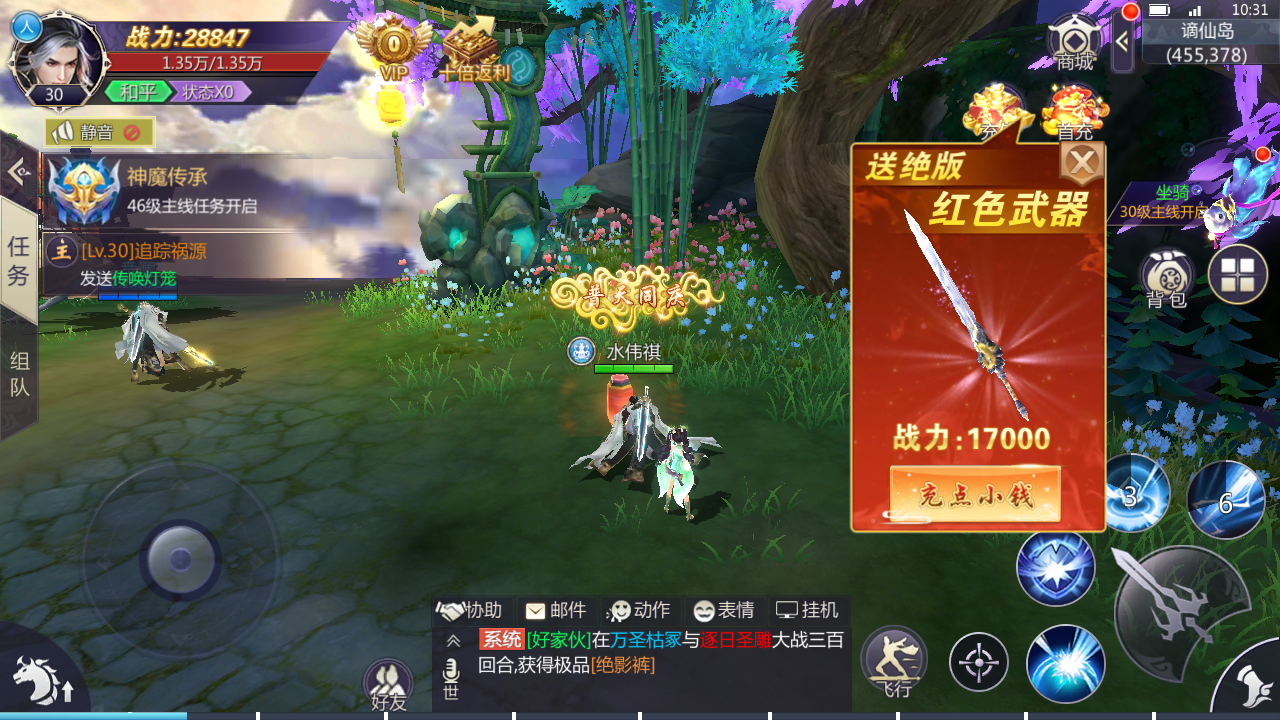Open the 好友 friends list
The height and width of the screenshot is (720, 1280).
388,683
